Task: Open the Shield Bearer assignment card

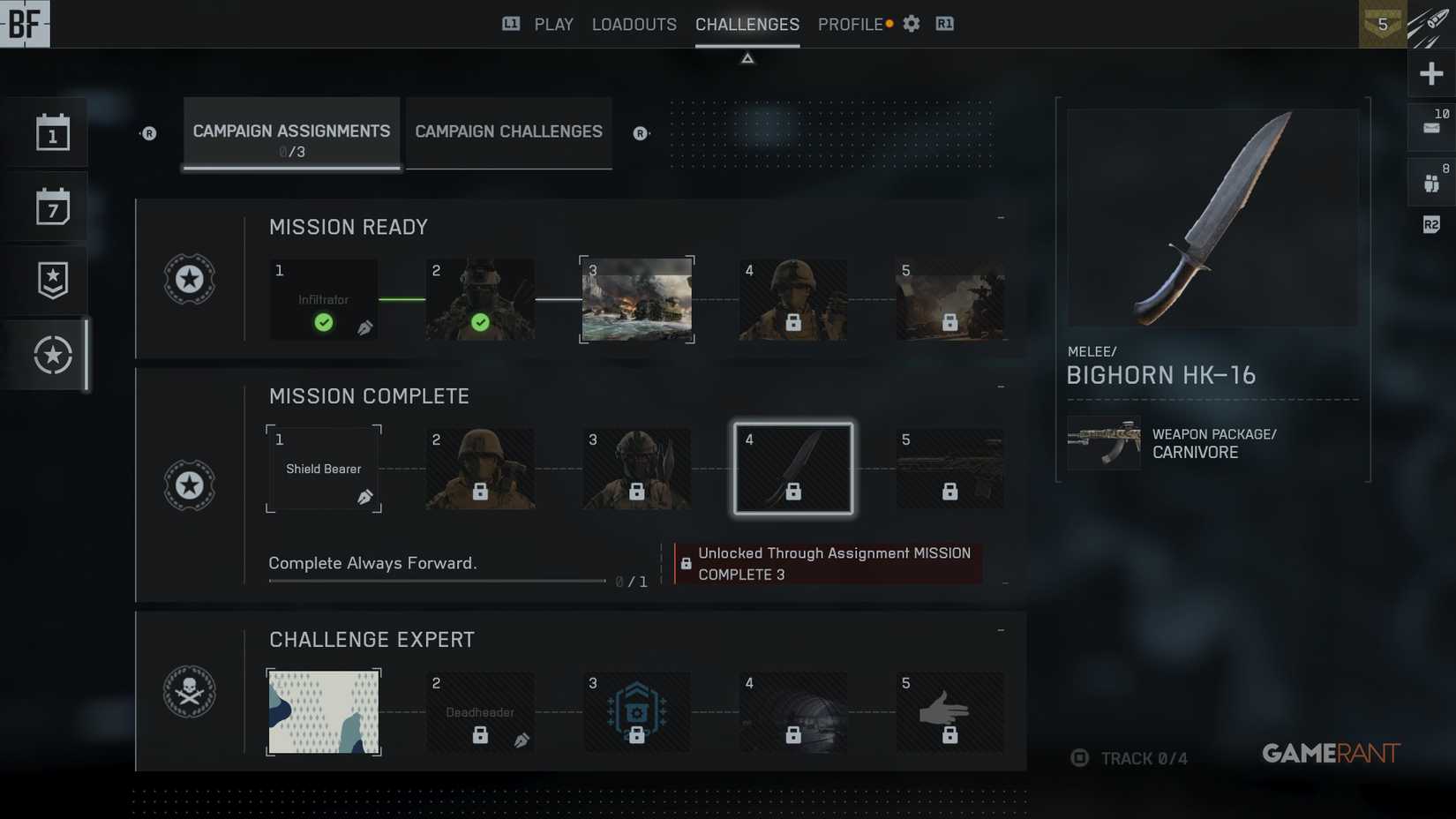Action: [324, 469]
